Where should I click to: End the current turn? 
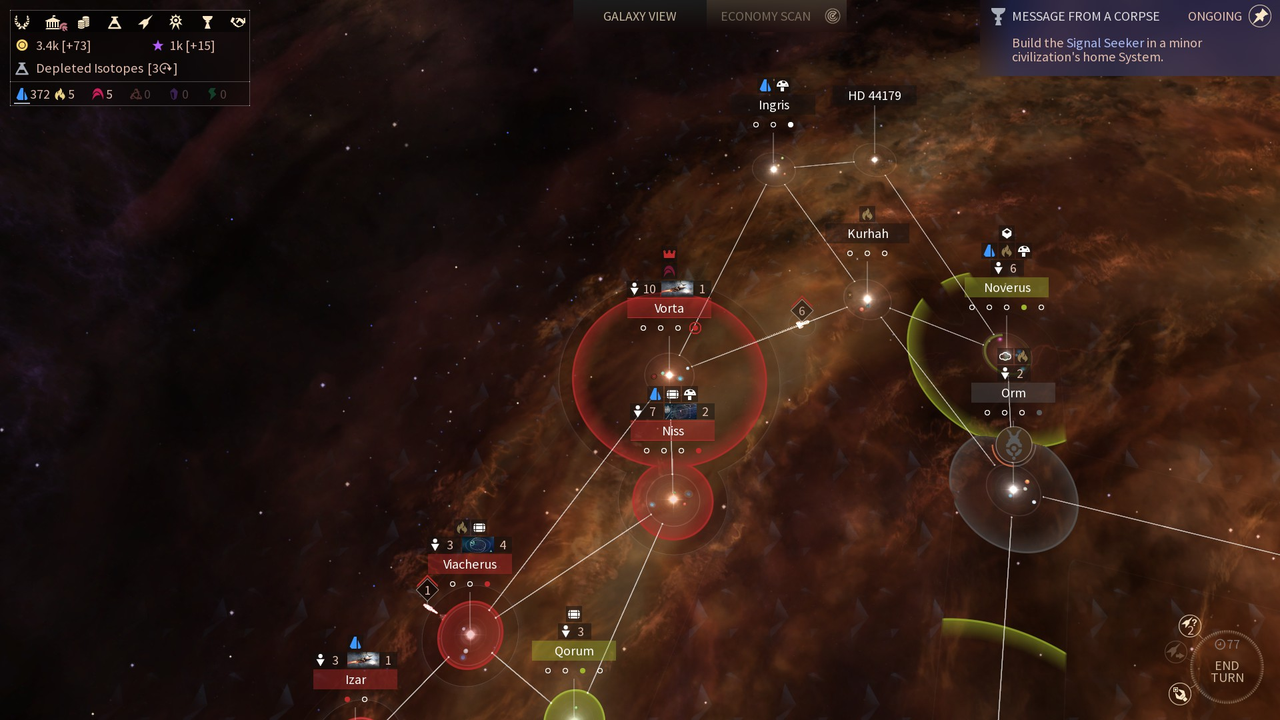pyautogui.click(x=1226, y=671)
